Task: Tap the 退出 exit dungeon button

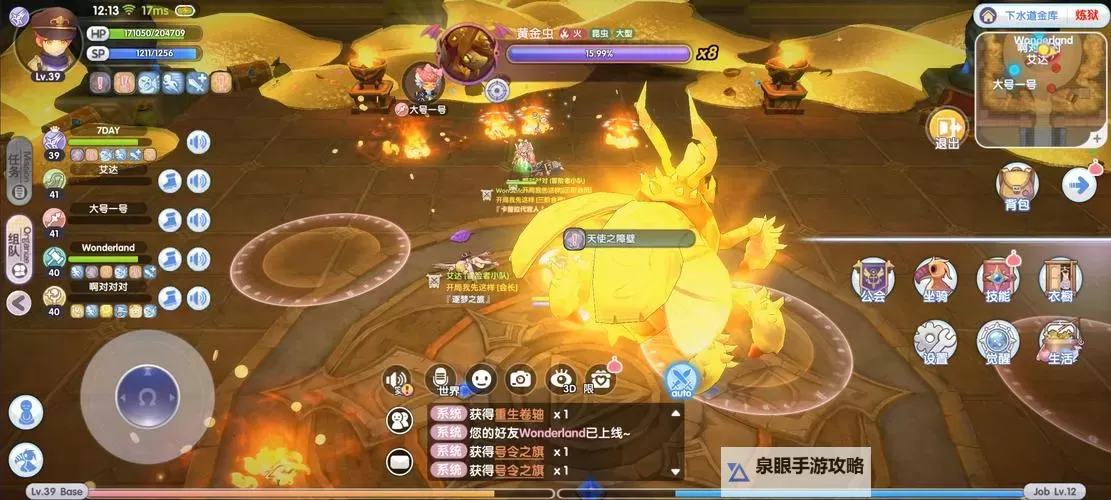Action: 946,127
